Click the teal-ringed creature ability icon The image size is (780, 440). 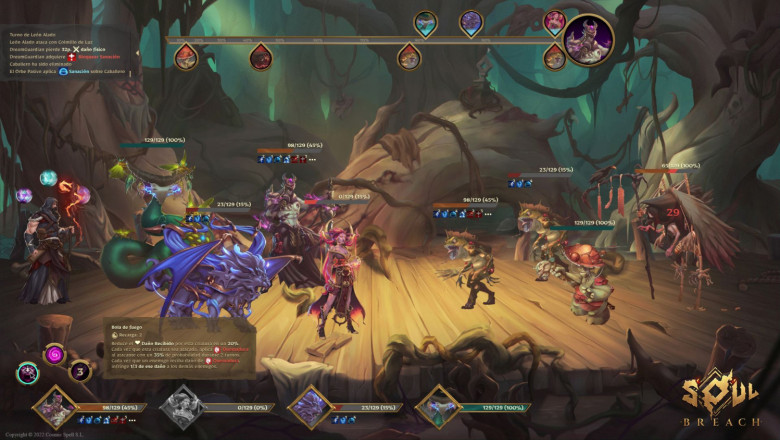point(28,374)
